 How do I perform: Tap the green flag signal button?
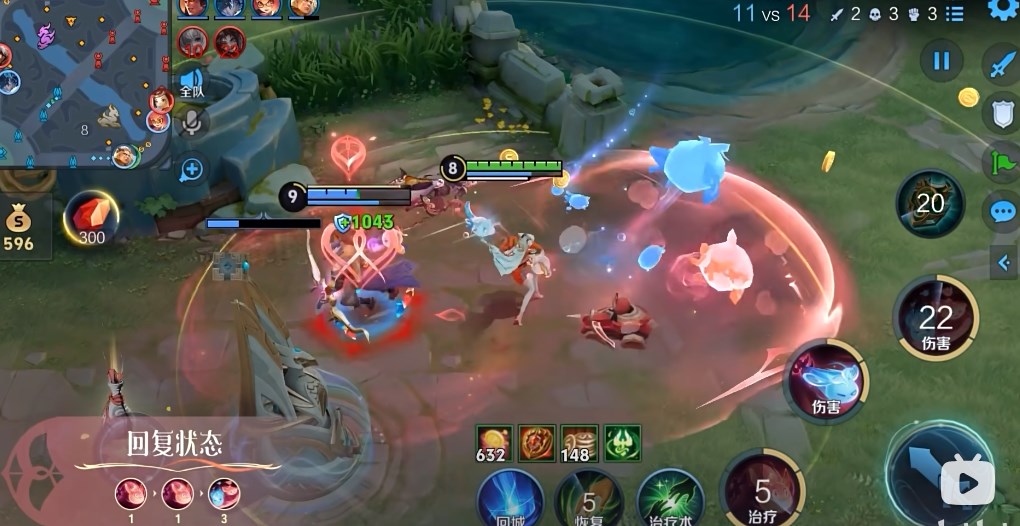tap(1001, 161)
